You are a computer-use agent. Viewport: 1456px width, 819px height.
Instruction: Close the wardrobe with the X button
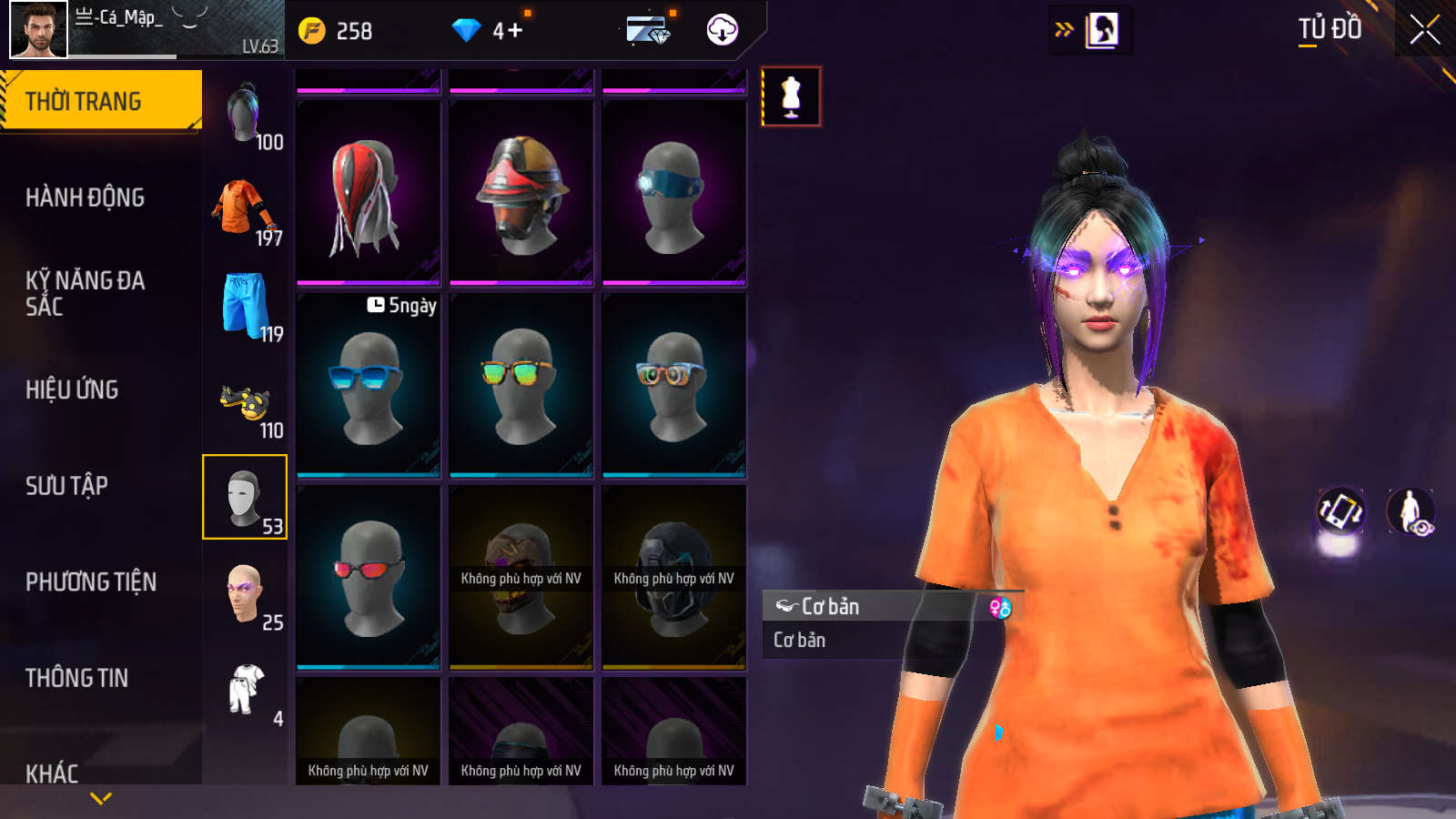(x=1424, y=30)
